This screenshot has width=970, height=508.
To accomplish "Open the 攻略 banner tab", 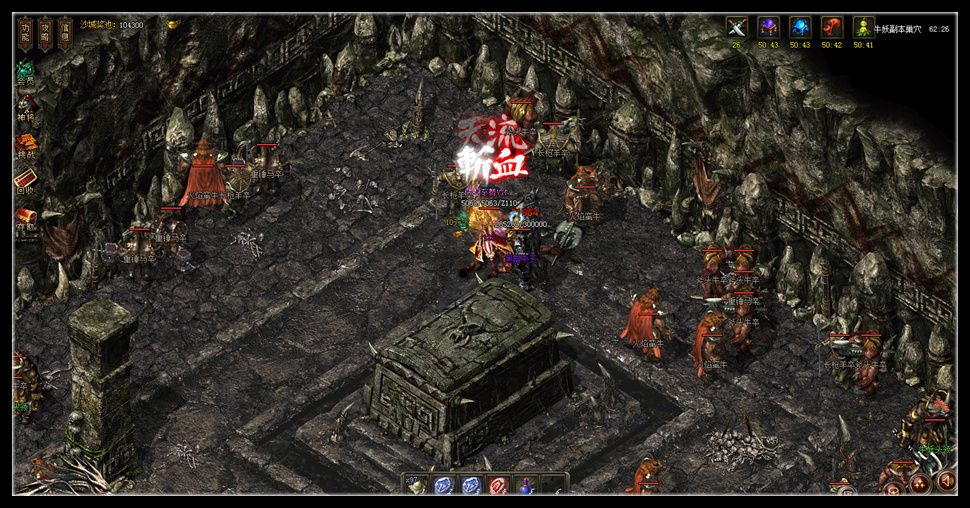I will click(45, 32).
